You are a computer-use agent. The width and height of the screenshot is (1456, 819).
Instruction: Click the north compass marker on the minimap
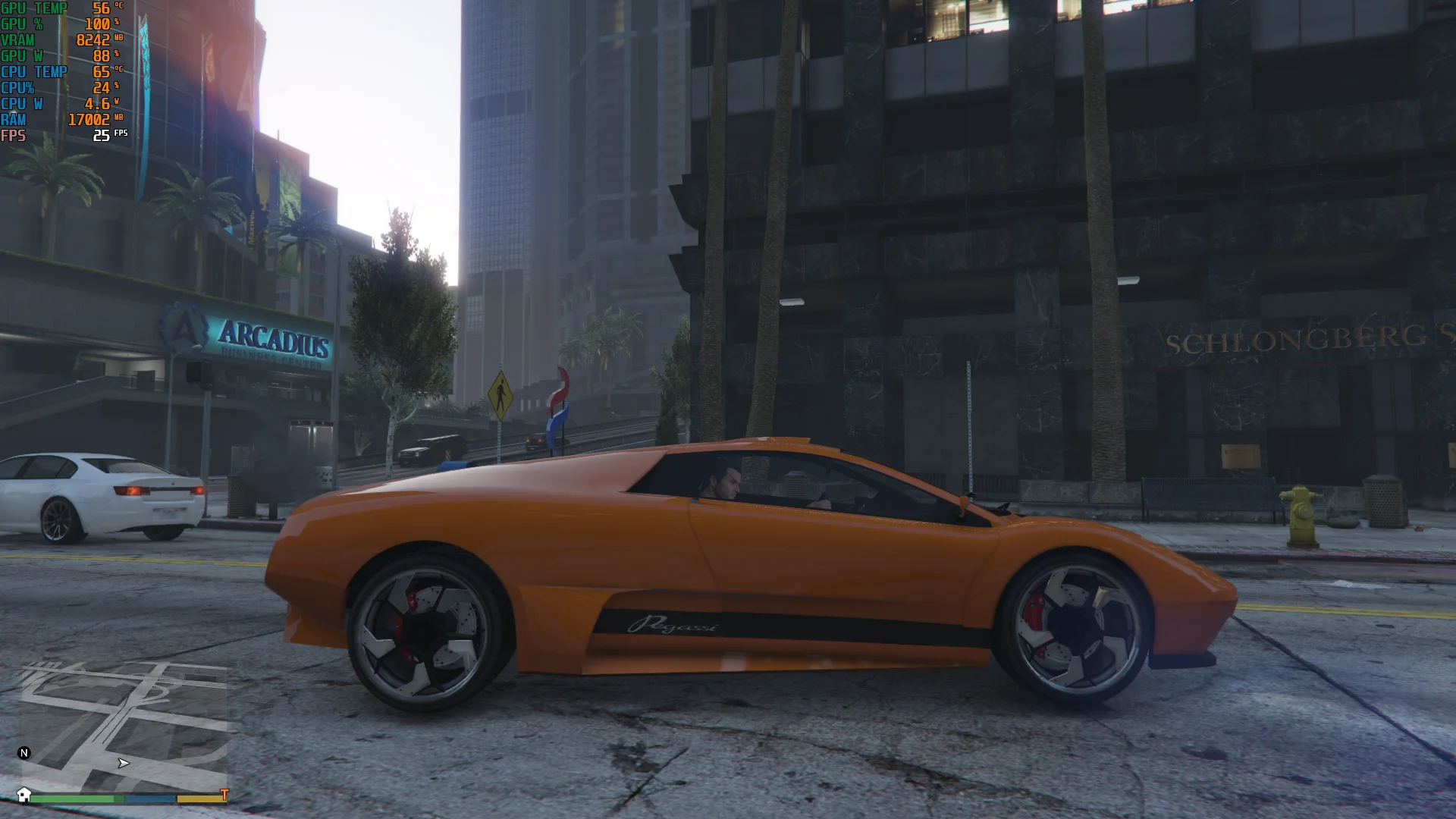(x=24, y=753)
